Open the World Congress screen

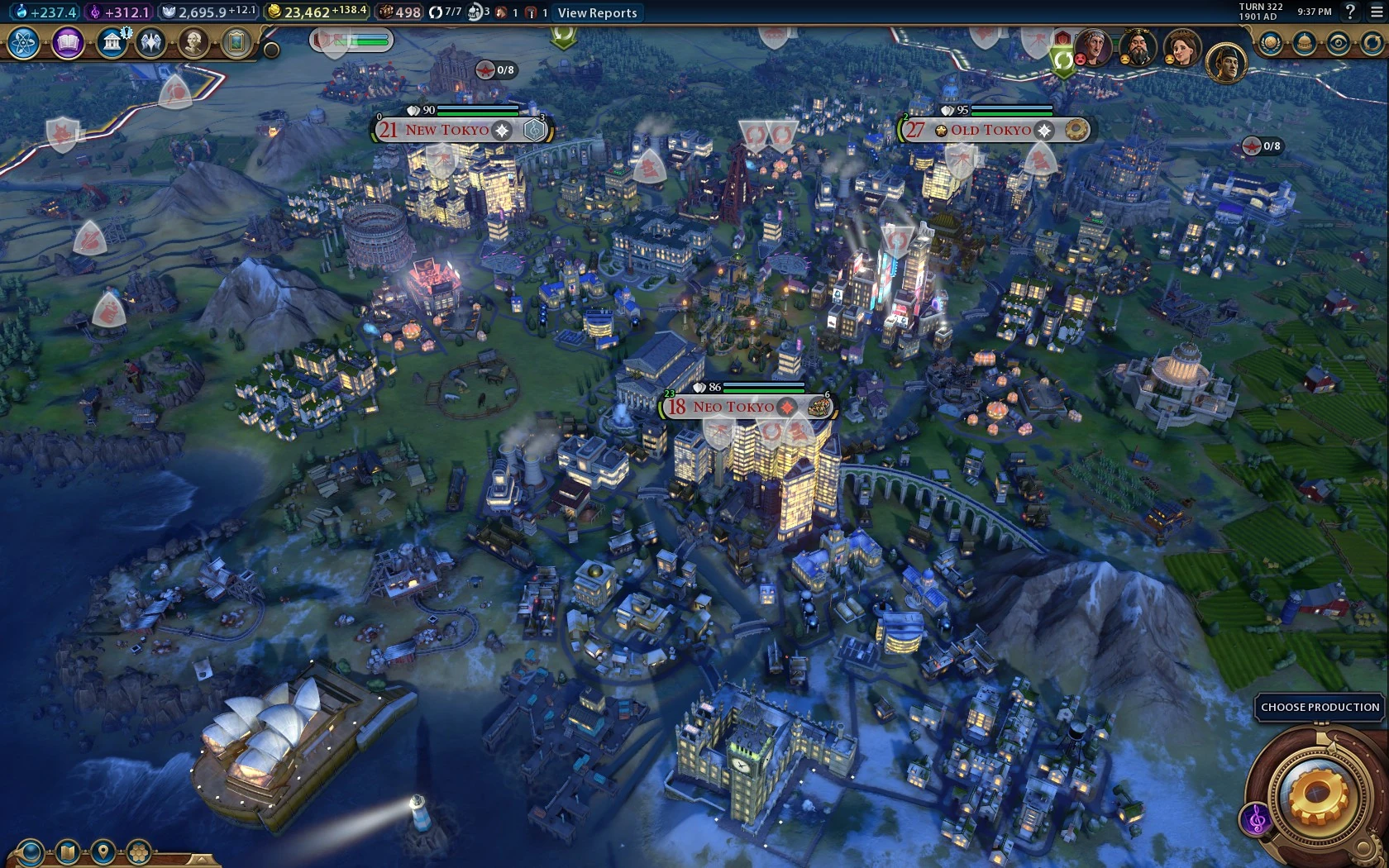tap(1304, 41)
